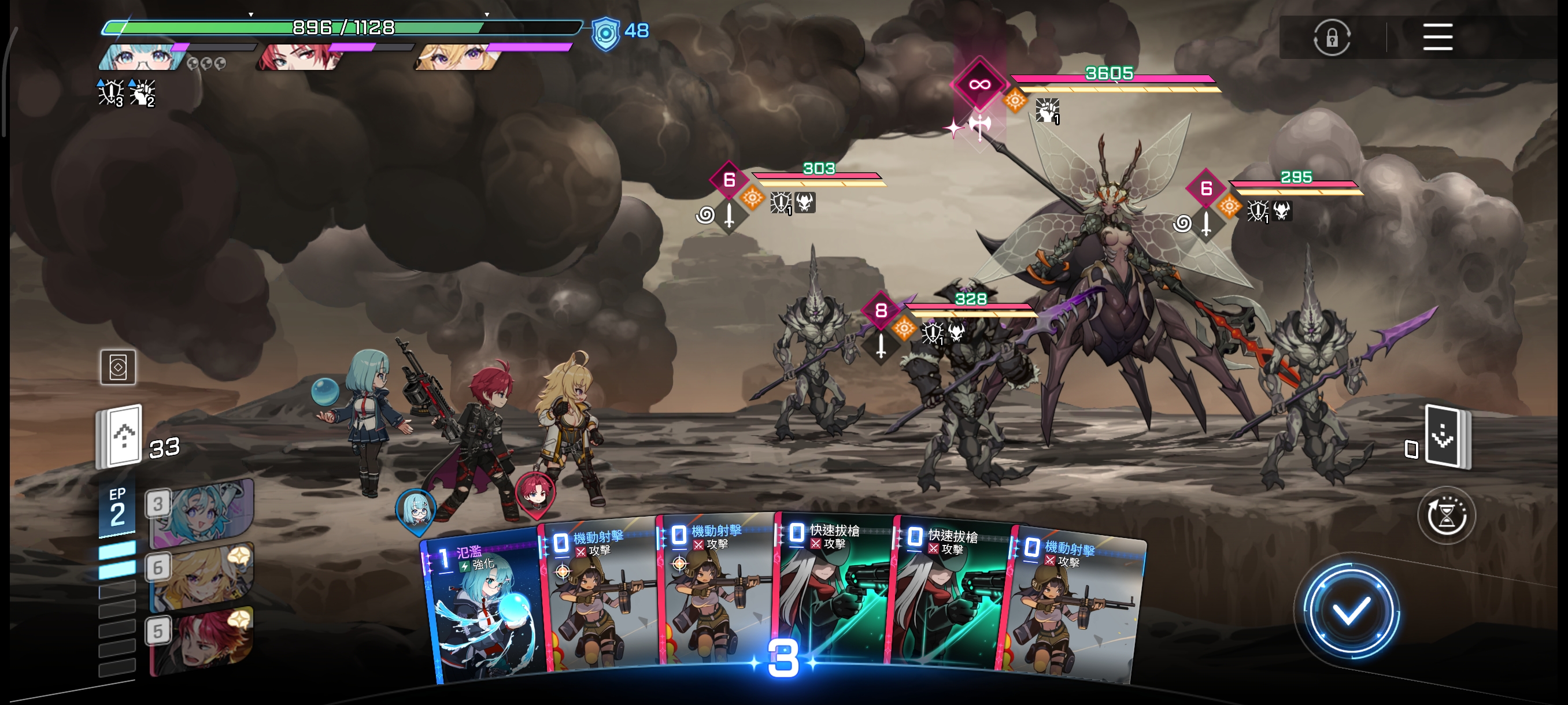
Task: Activate the blonde character's cost 6 skill
Action: coord(201,577)
